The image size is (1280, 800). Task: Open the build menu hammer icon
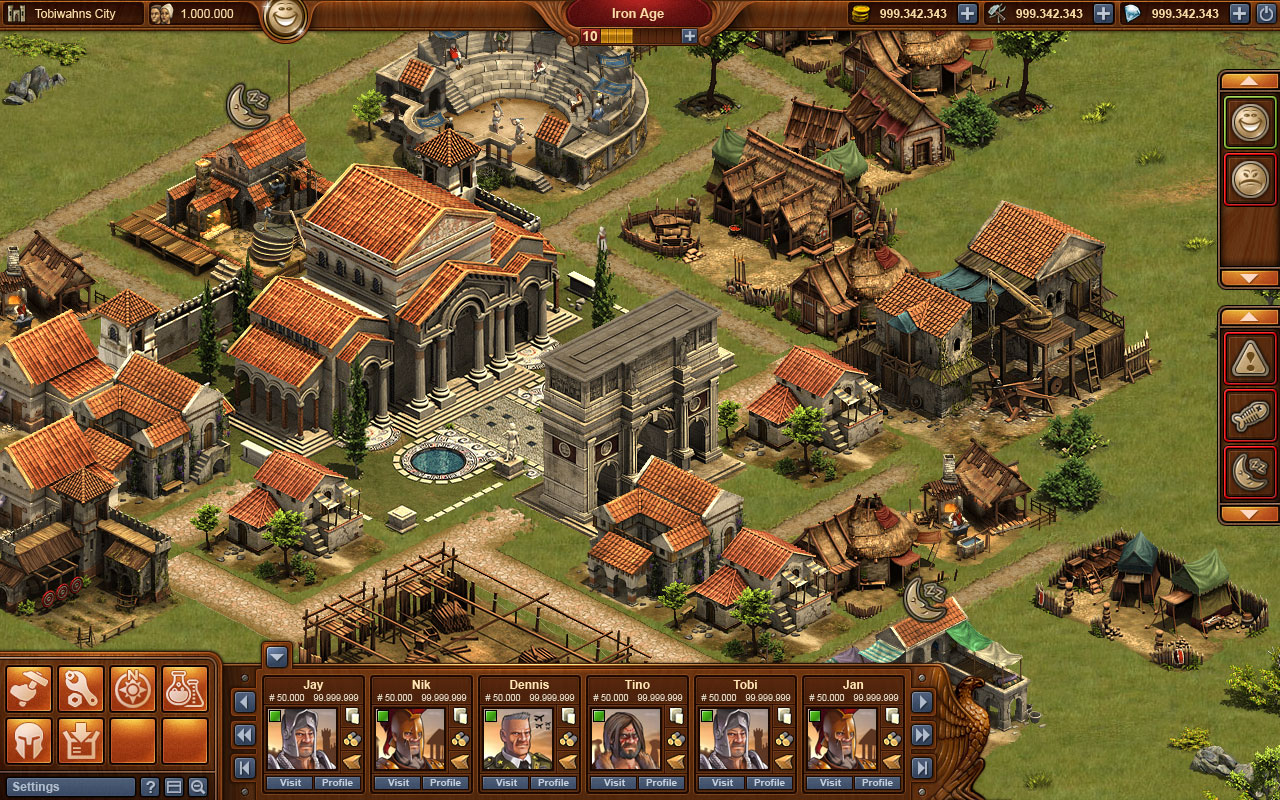coord(29,689)
